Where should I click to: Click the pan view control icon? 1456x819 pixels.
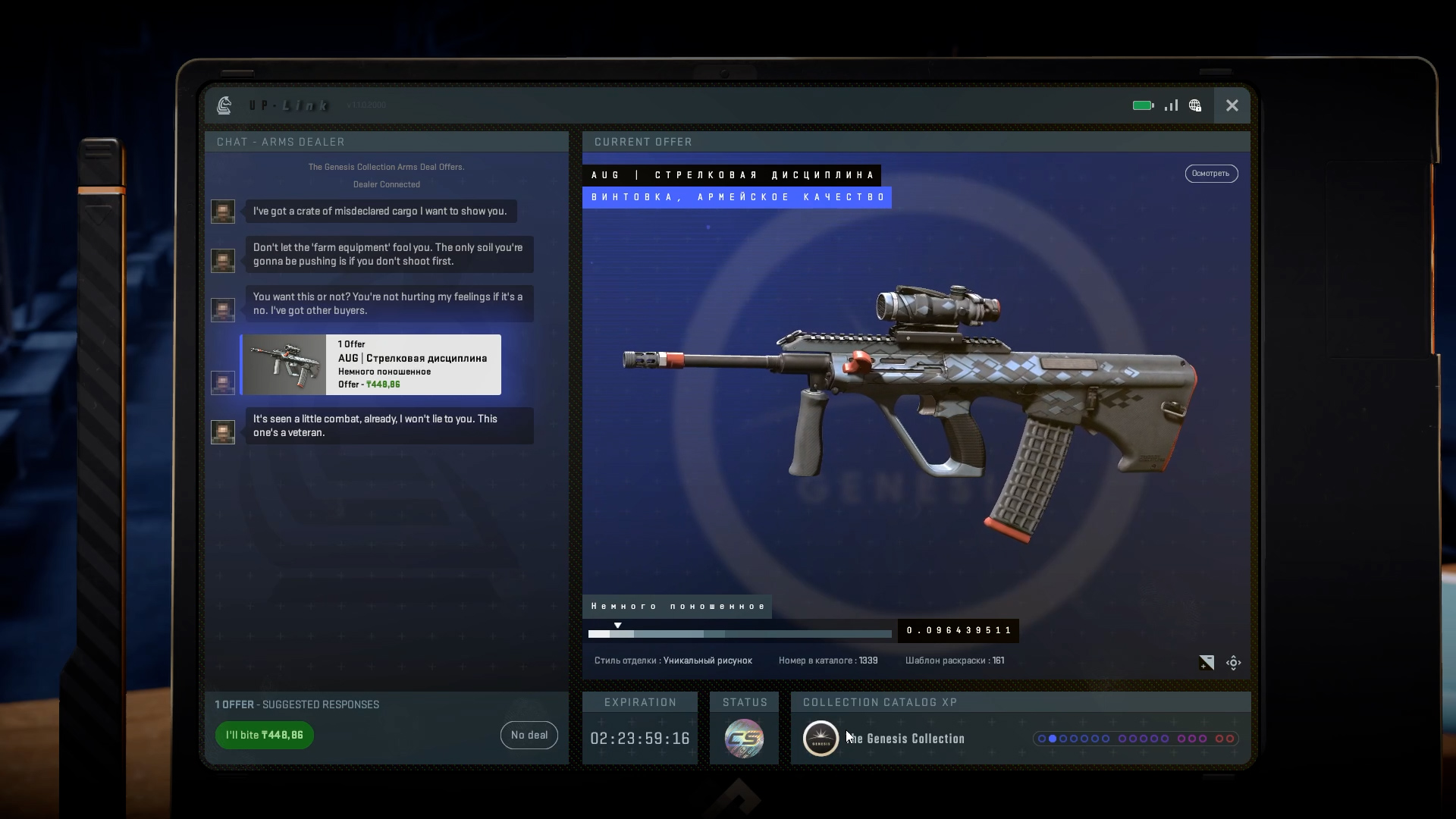tap(1234, 662)
